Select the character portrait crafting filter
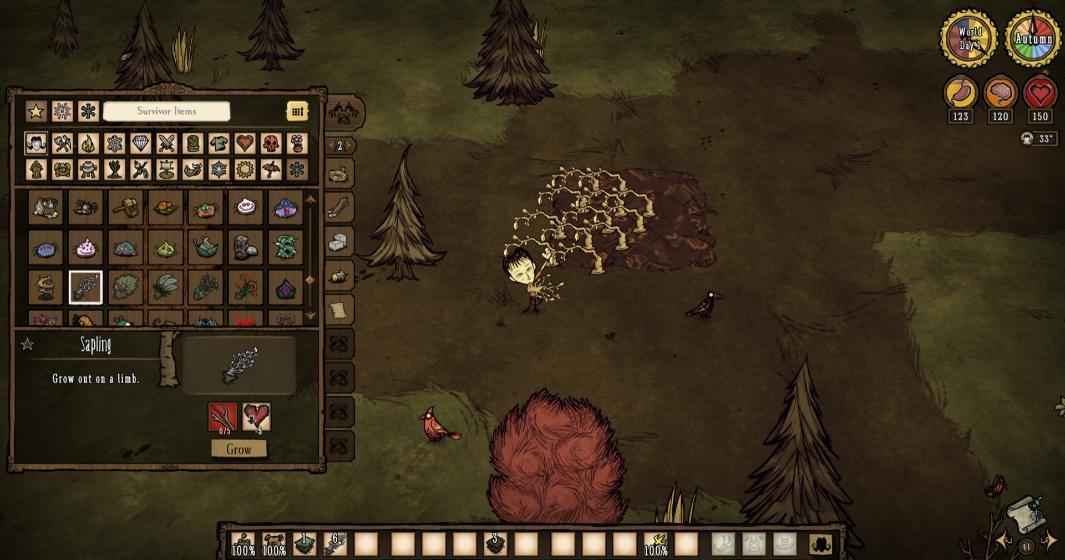The width and height of the screenshot is (1065, 560). coord(36,143)
